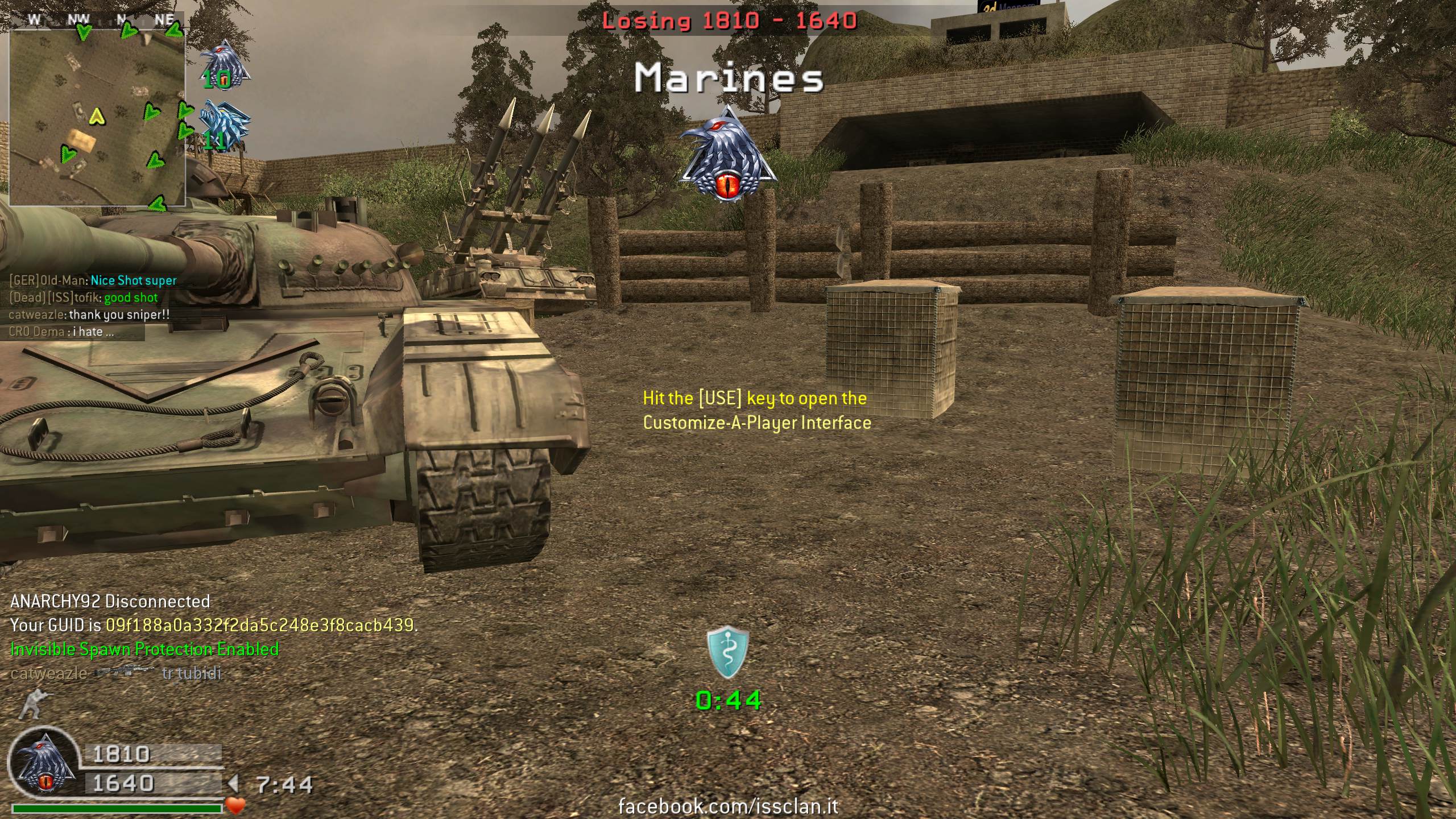Click the Marines eagle emblem under the title
The height and width of the screenshot is (819, 1456).
click(x=729, y=154)
